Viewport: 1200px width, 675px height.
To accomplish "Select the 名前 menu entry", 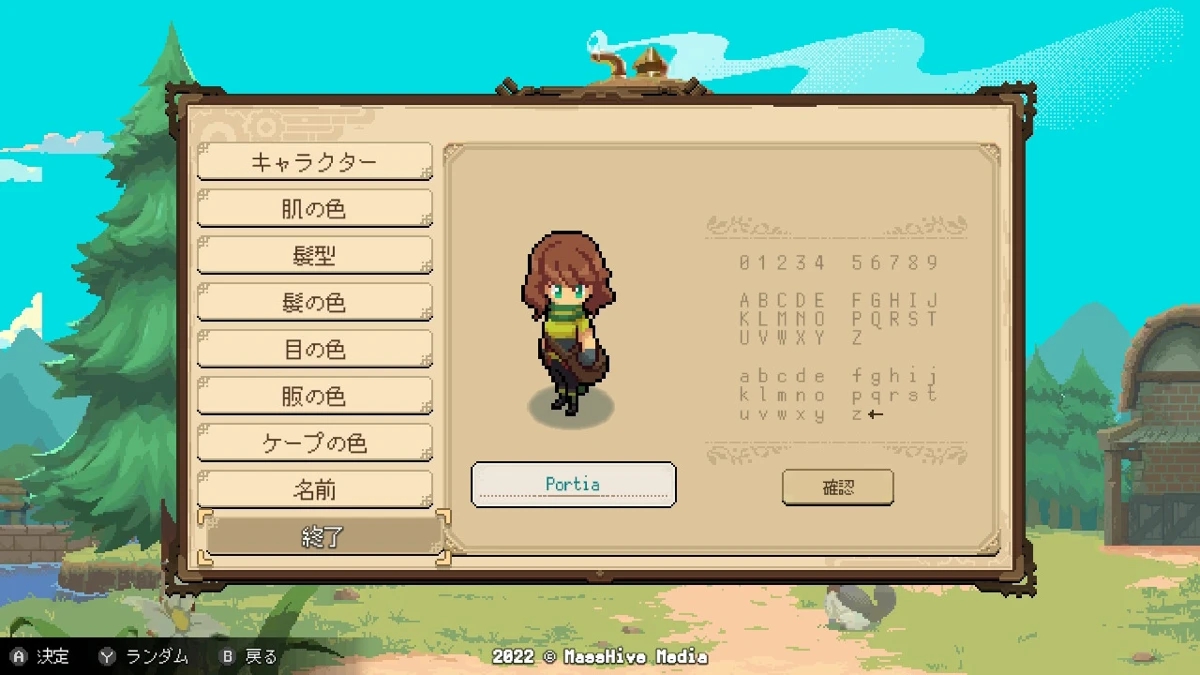I will click(x=314, y=490).
